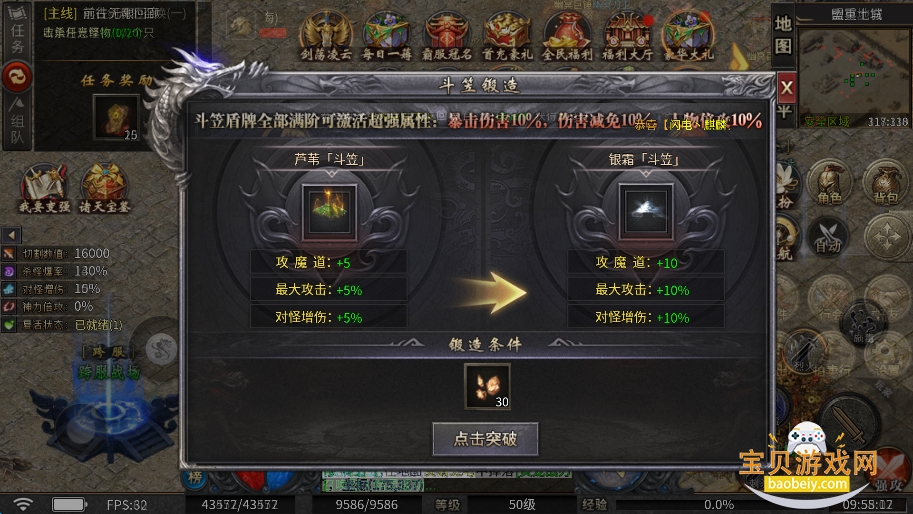Open the 福利大厅 welfare hall
Image resolution: width=913 pixels, height=514 pixels.
pos(628,36)
